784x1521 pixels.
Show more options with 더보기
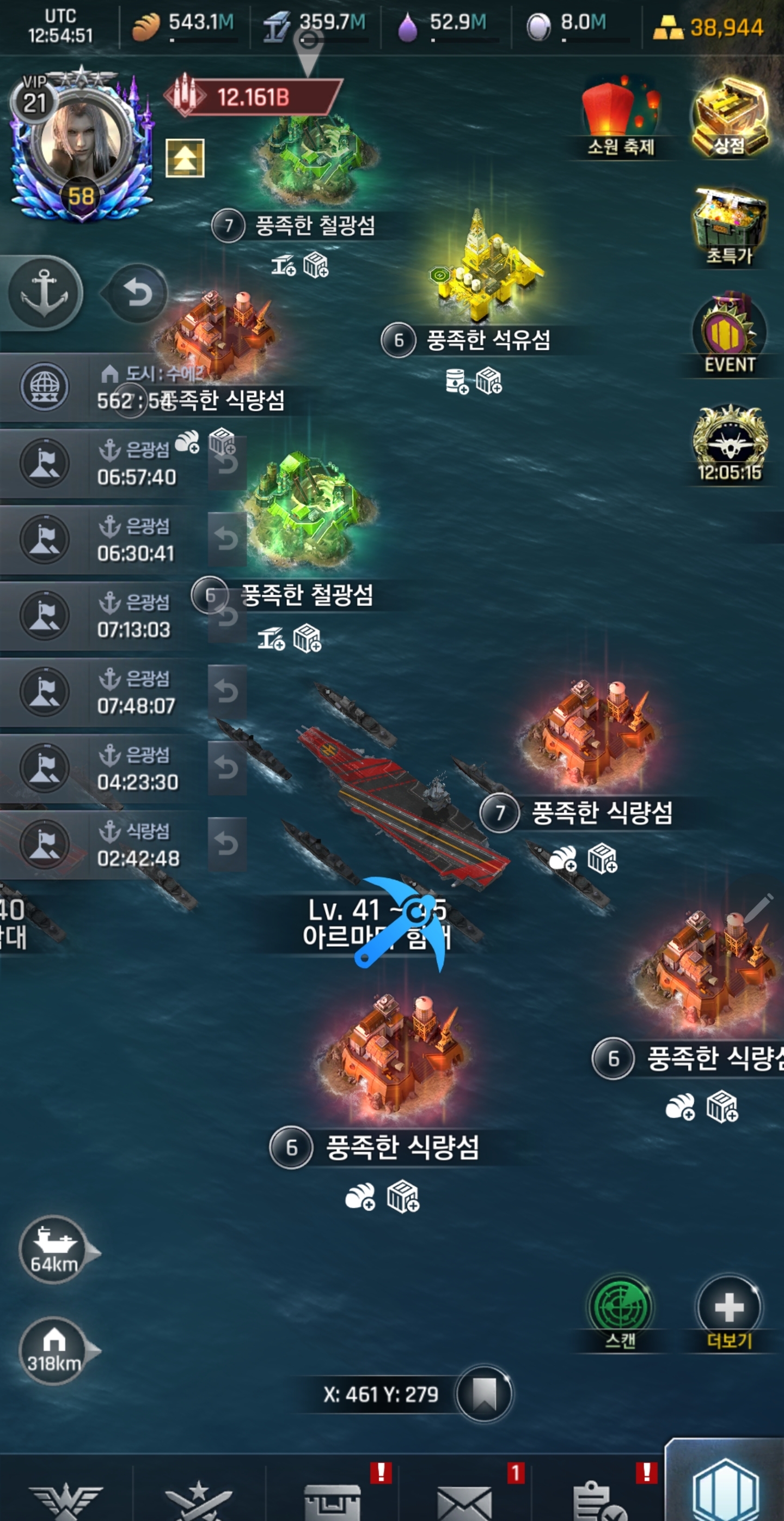tap(728, 1307)
